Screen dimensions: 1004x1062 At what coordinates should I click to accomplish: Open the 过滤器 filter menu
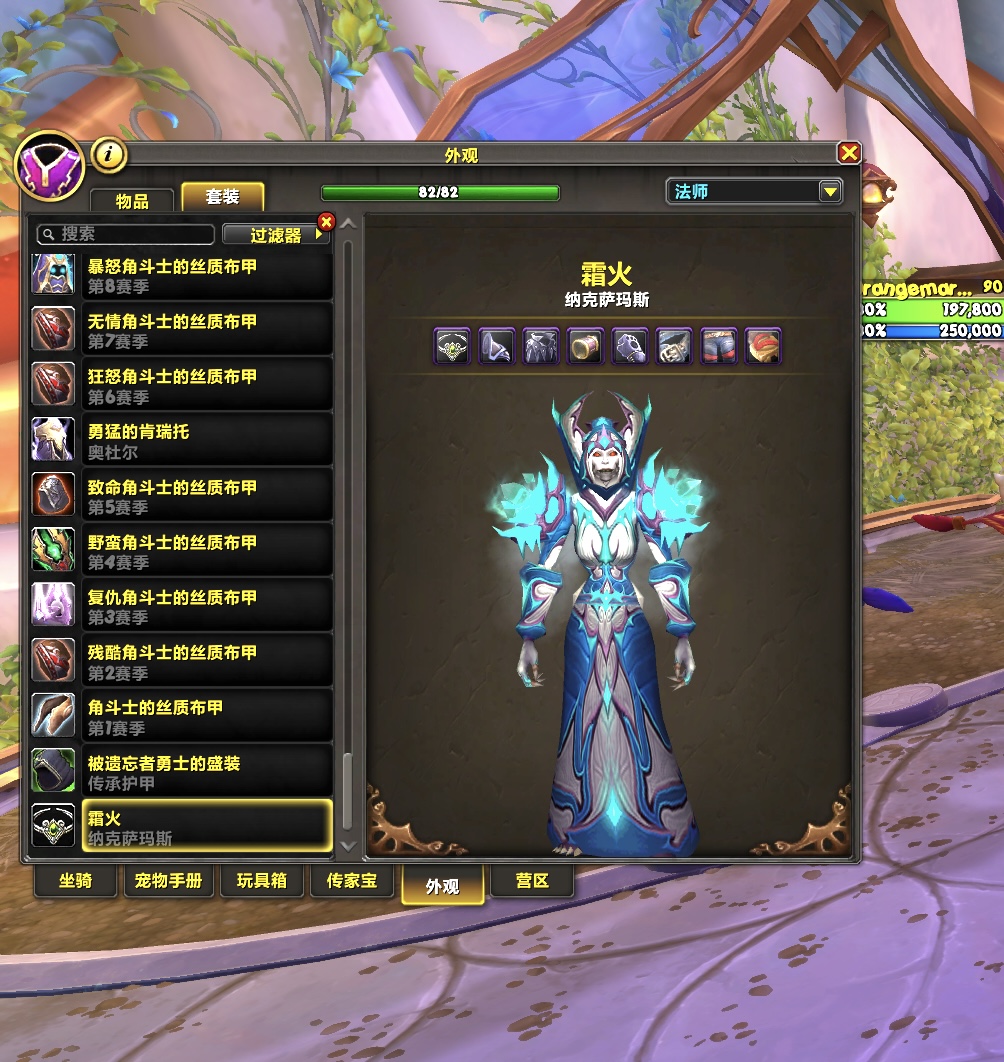point(276,235)
